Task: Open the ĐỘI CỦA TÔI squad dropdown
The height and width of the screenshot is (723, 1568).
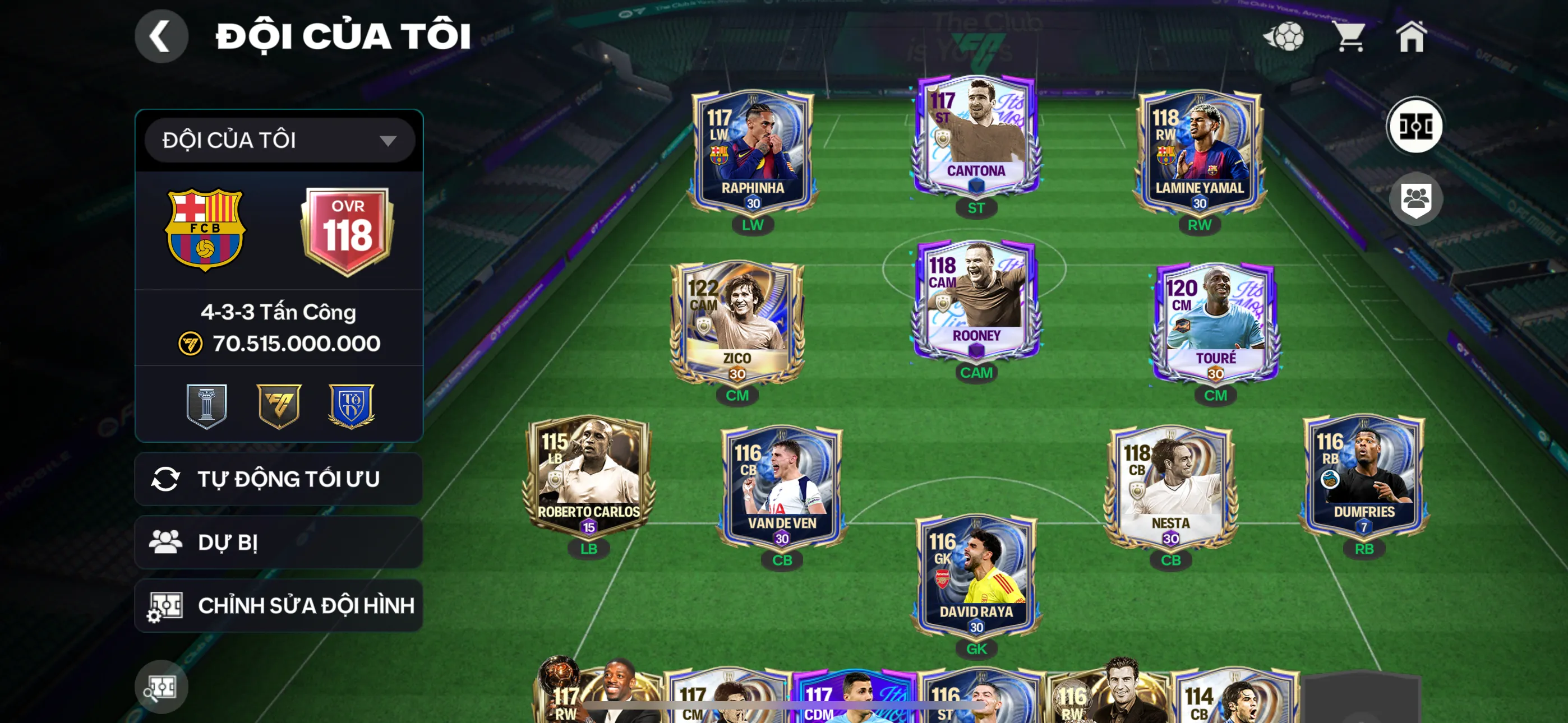Action: pyautogui.click(x=279, y=141)
